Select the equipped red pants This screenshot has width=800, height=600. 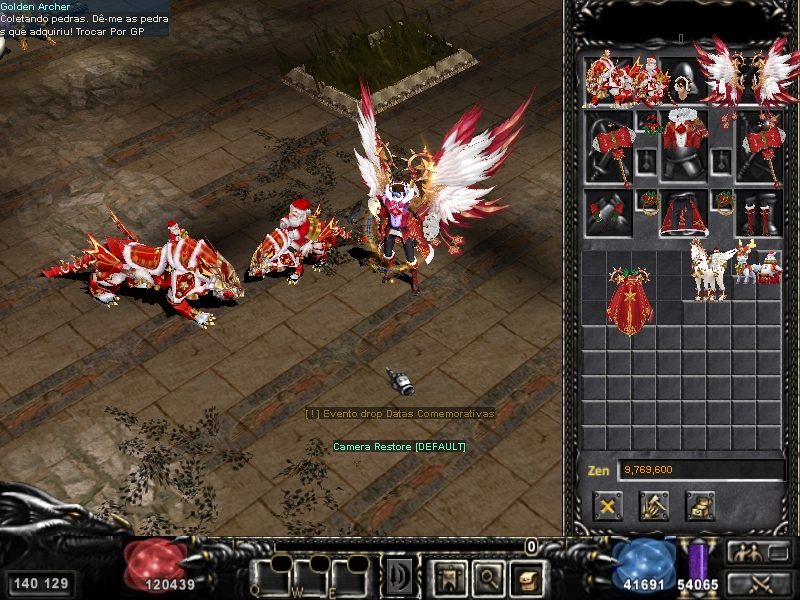684,213
